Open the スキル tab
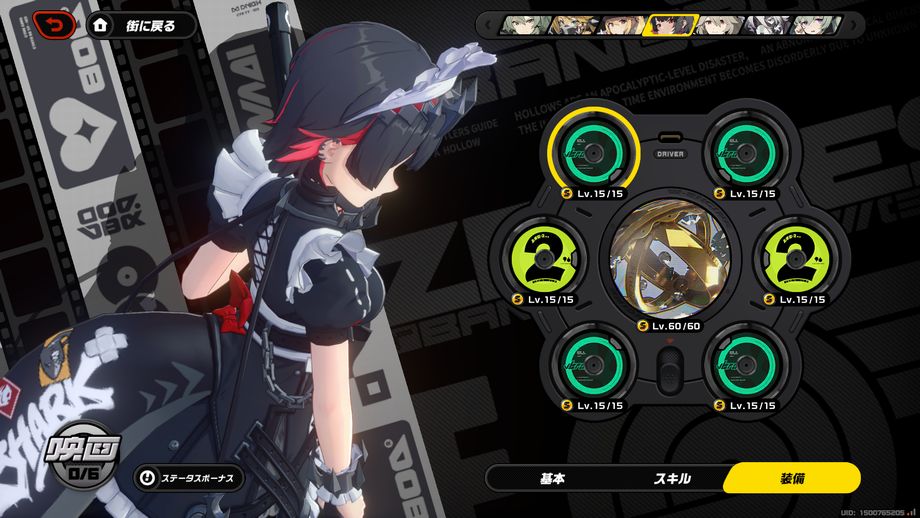This screenshot has height=518, width=920. click(672, 478)
